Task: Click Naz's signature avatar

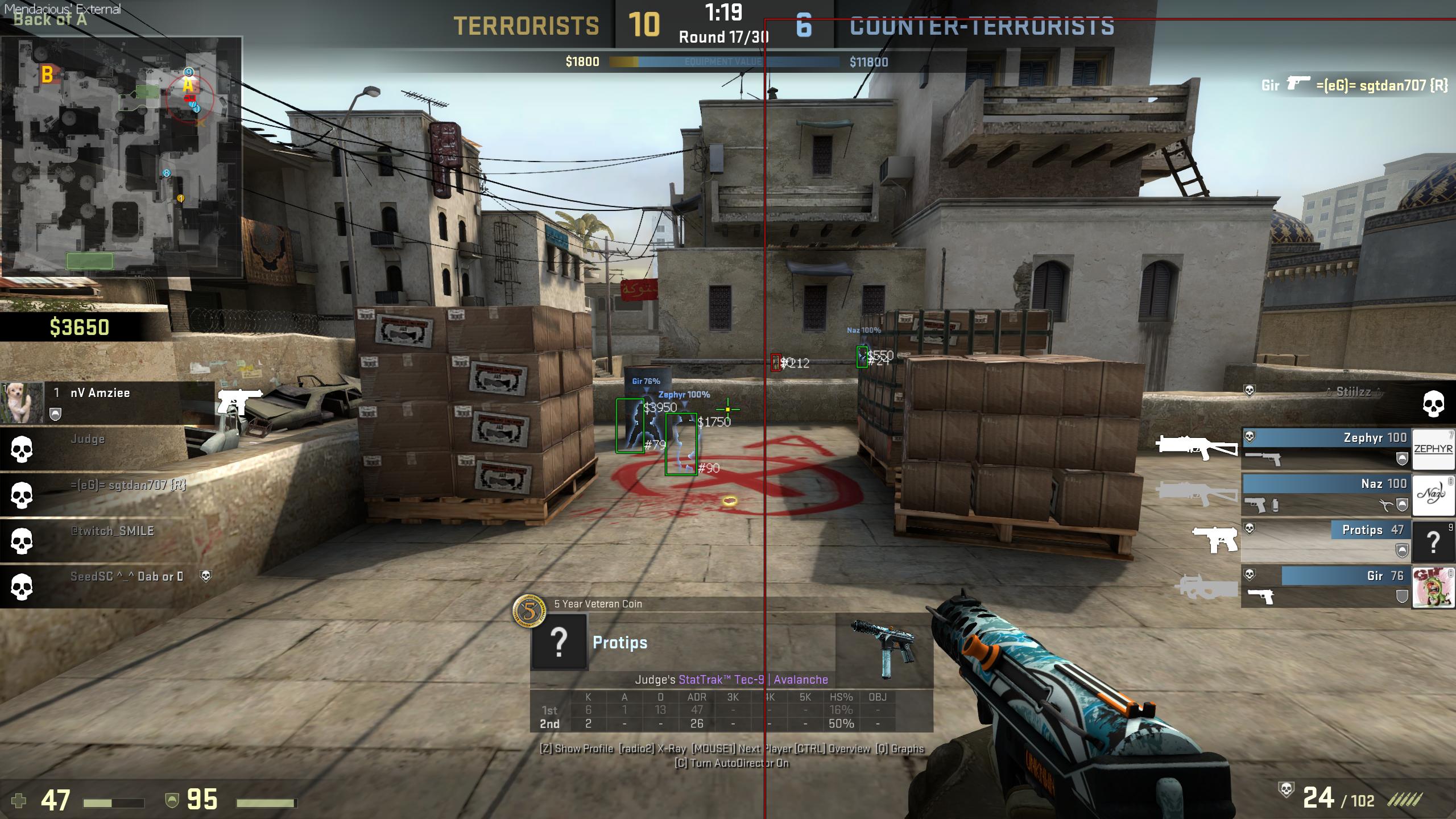Action: (1433, 495)
